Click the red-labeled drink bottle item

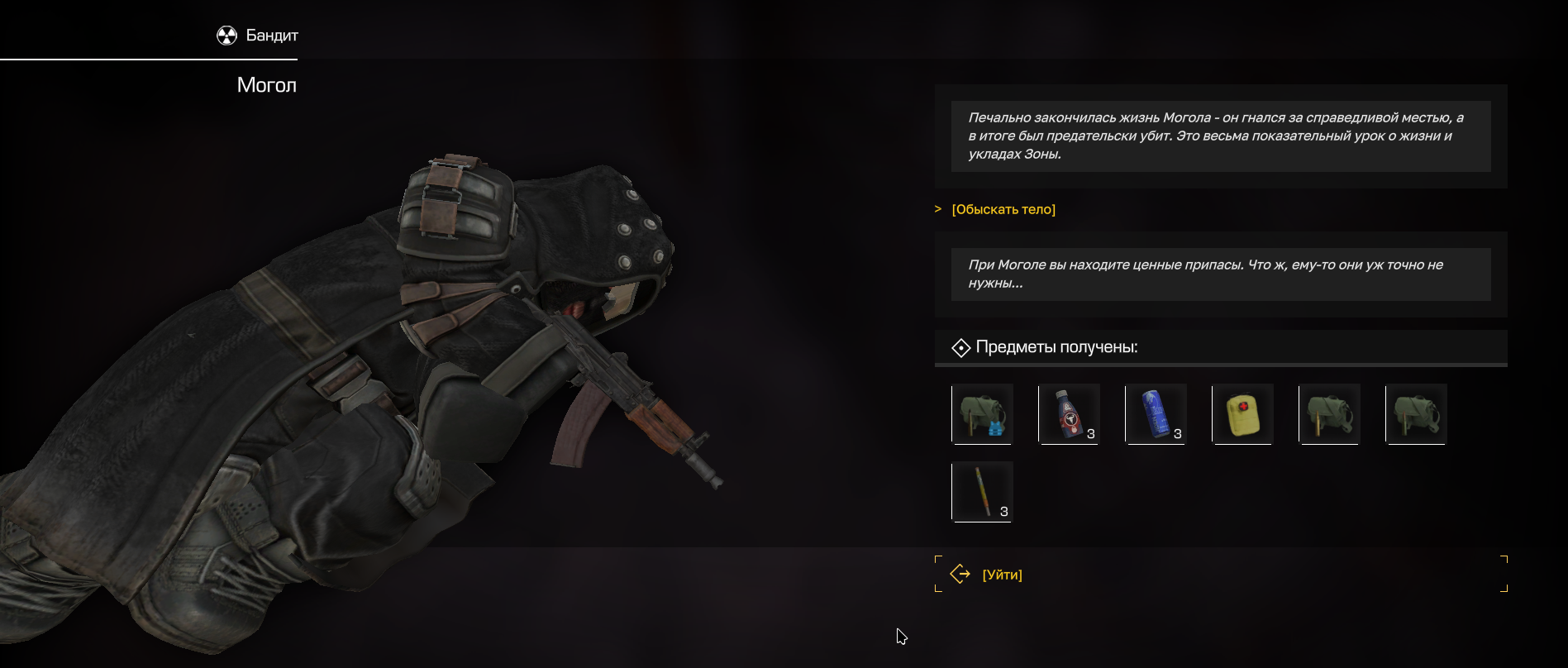1069,414
